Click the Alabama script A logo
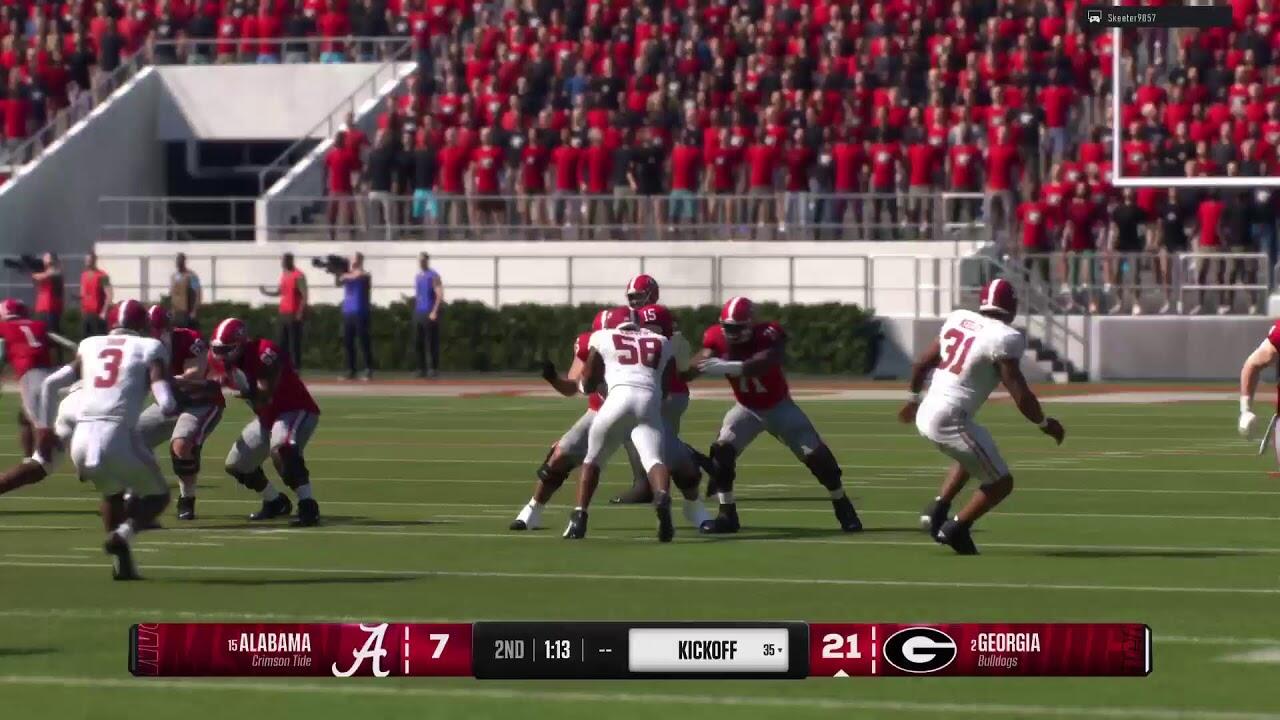The image size is (1280, 720). click(x=360, y=650)
